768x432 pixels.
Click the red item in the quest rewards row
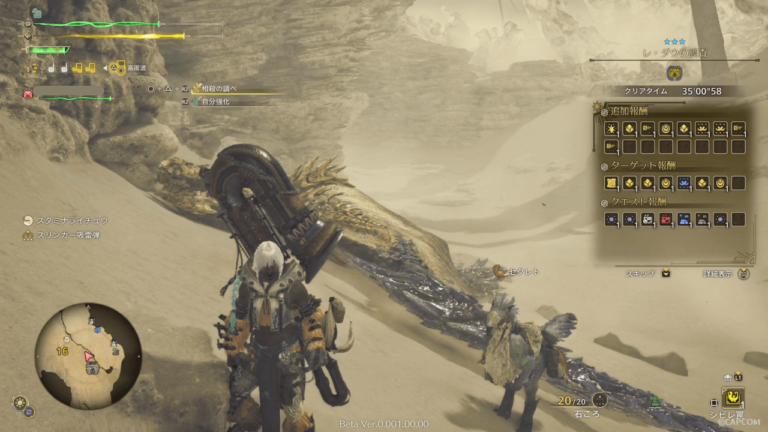click(x=666, y=219)
